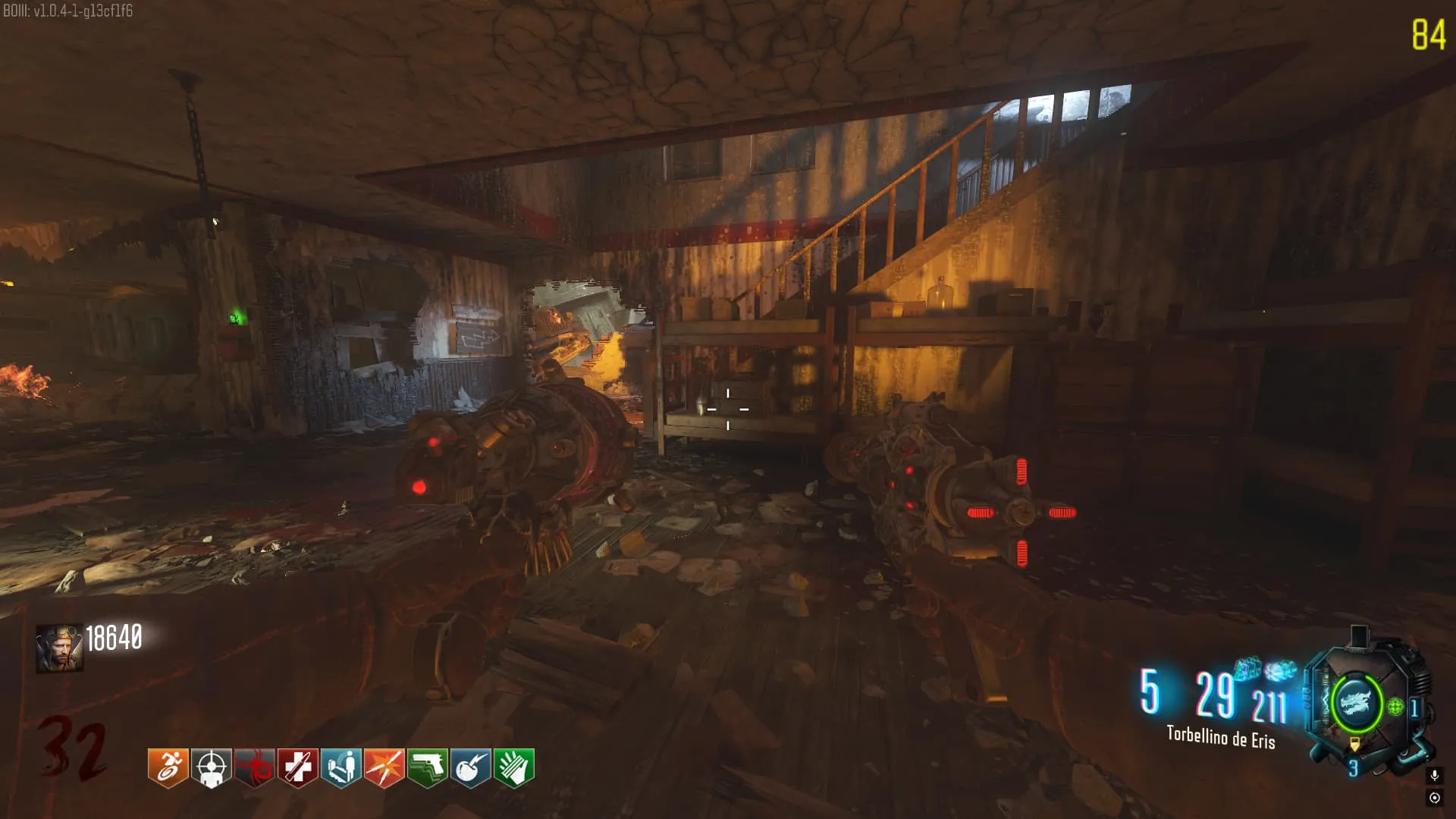Select the Quick Revive cross perk icon
1456x819 pixels.
(297, 767)
